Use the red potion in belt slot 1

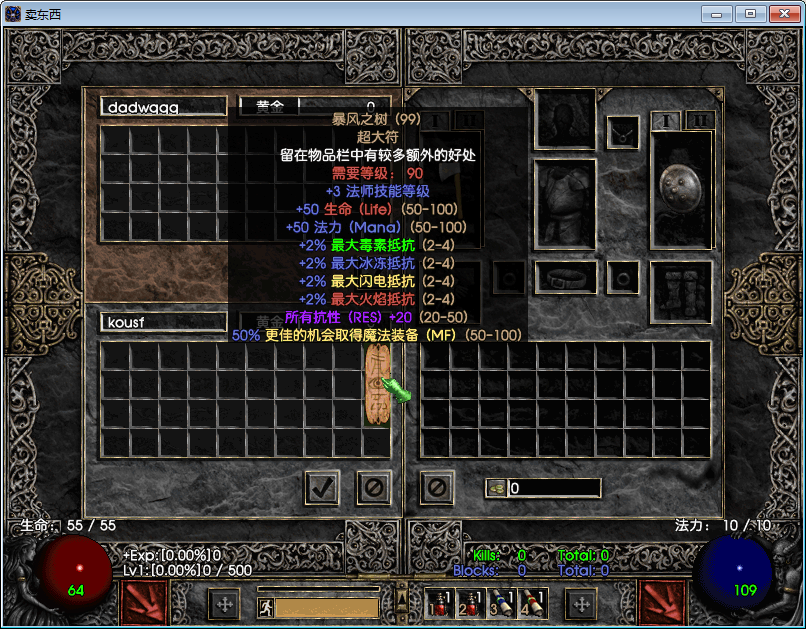[x=440, y=603]
